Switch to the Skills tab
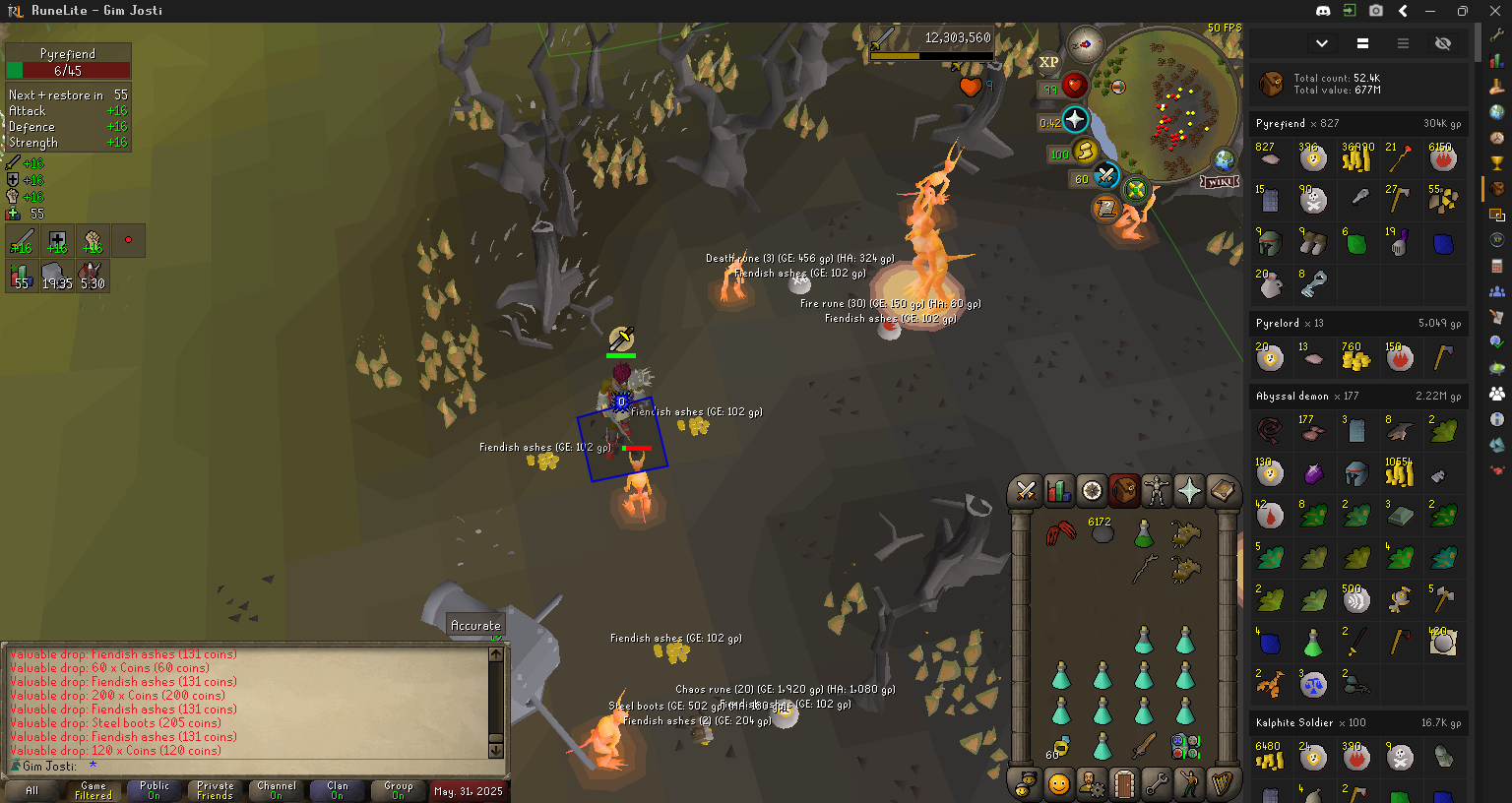Screen dimensions: 1512x803 pyautogui.click(x=1058, y=490)
